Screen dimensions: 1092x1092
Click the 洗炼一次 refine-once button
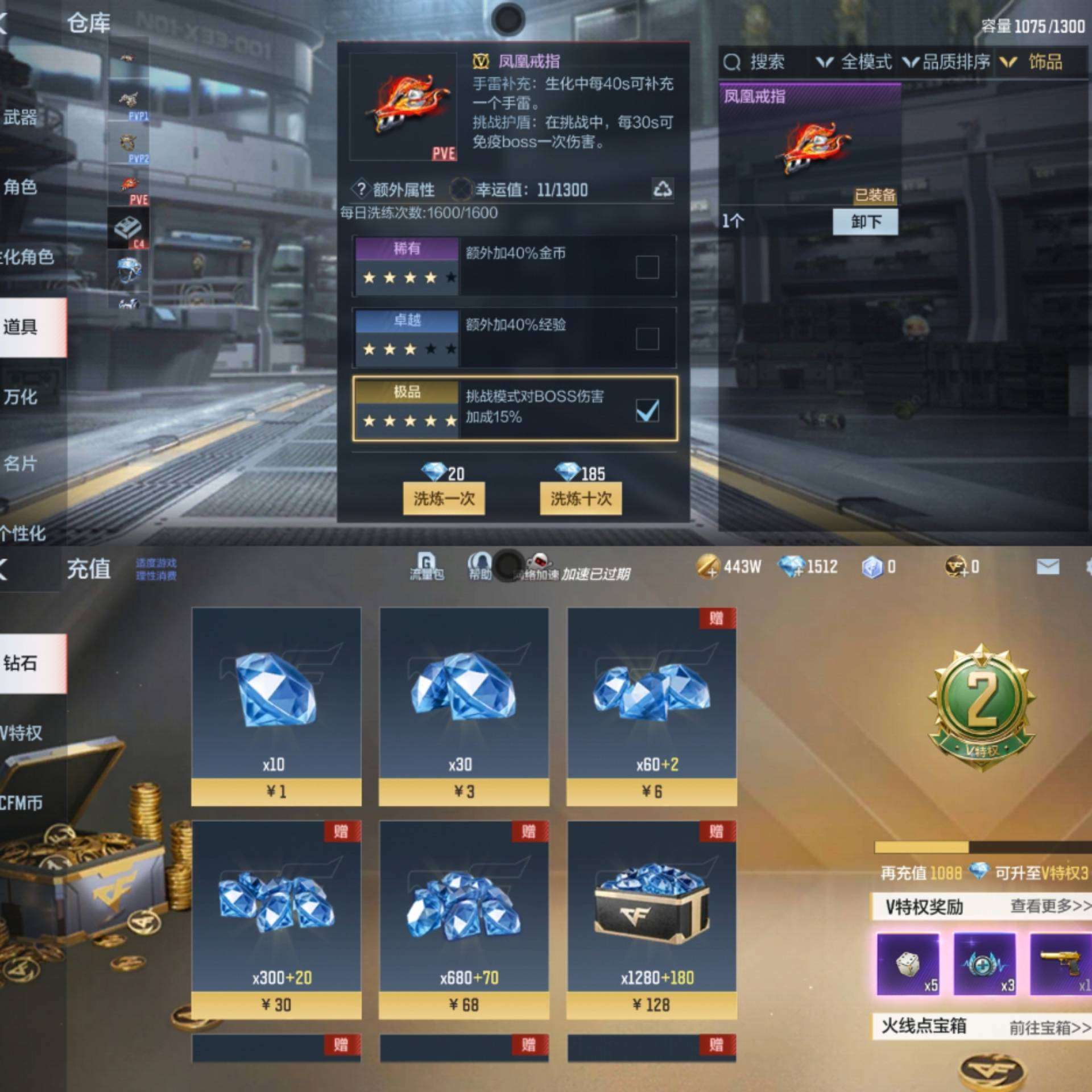tap(444, 499)
